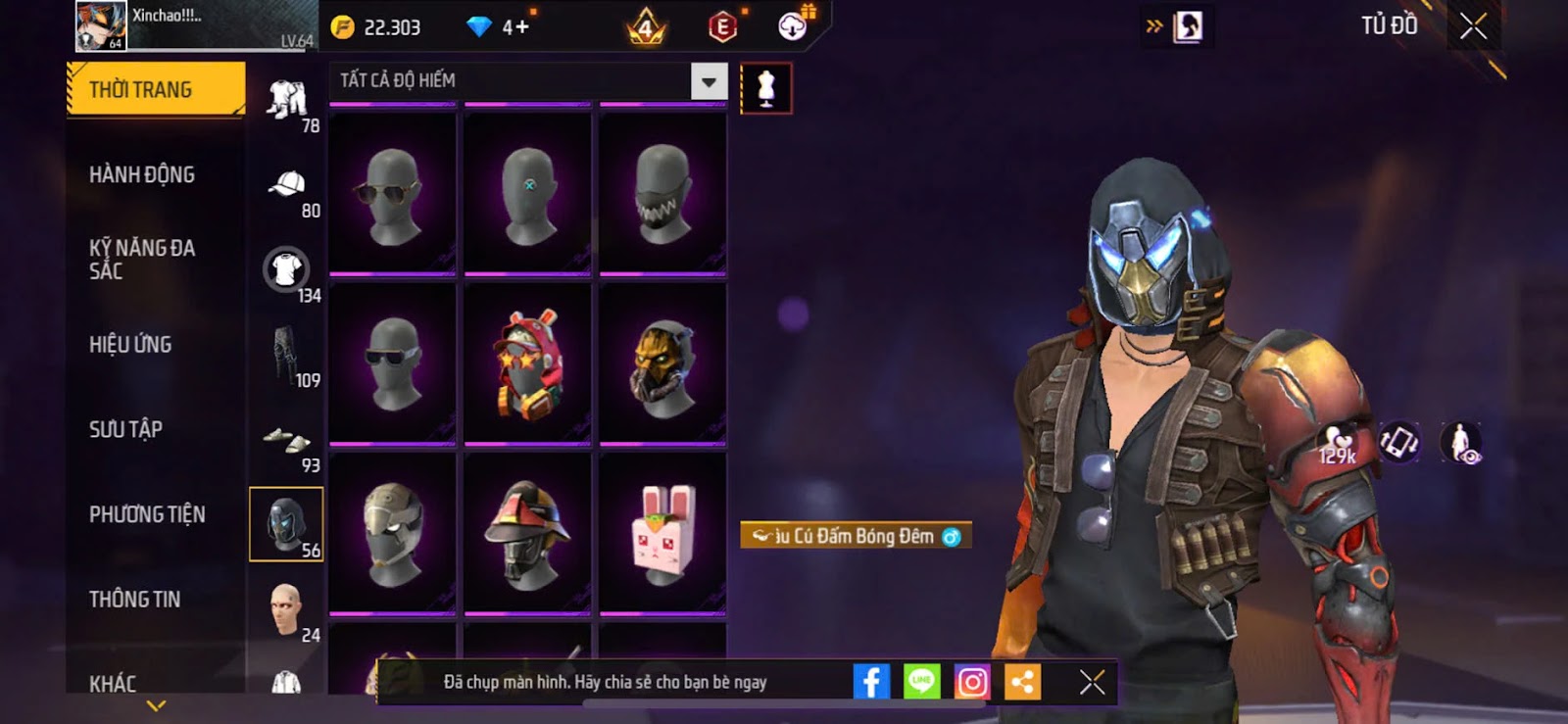Share the screenshot via LINE
The image size is (1568, 724).
coord(921,682)
